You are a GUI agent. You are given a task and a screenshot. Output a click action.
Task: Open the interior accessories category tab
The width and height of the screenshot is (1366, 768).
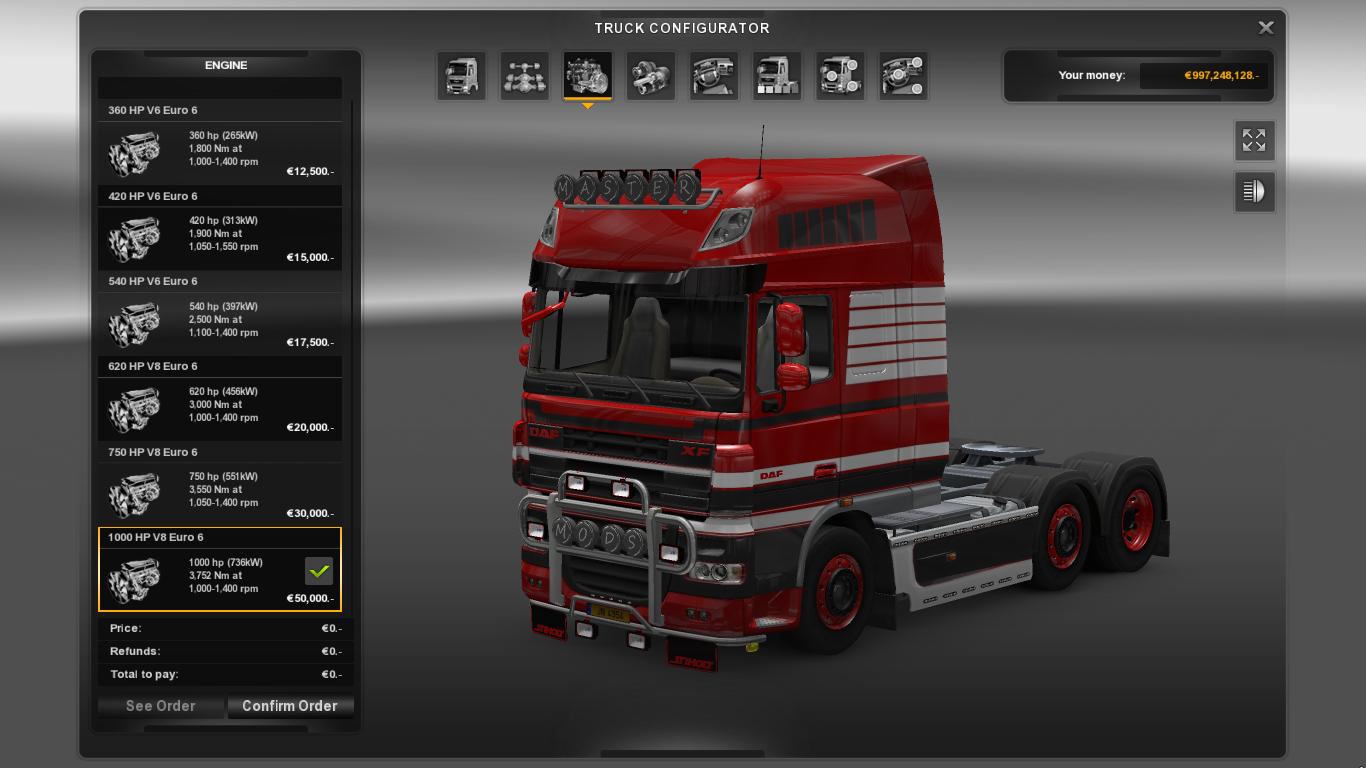(903, 76)
